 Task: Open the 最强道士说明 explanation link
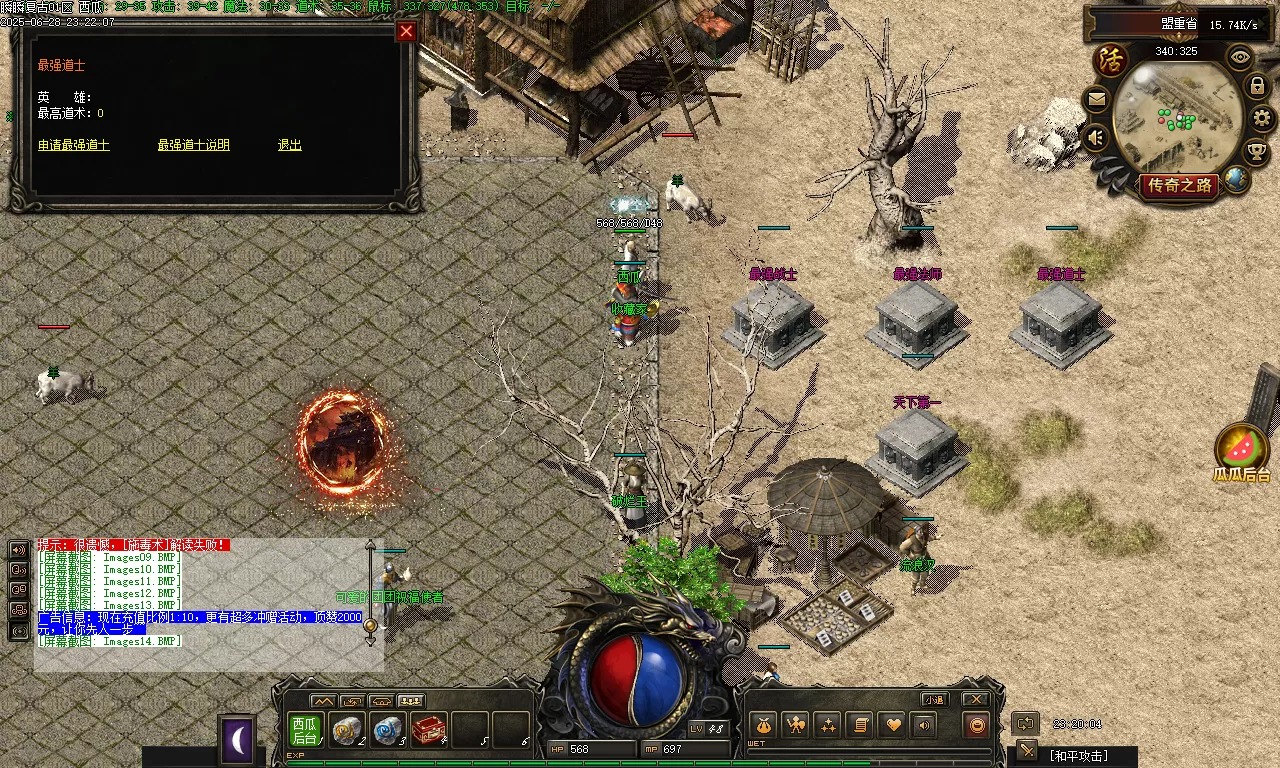pyautogui.click(x=193, y=145)
